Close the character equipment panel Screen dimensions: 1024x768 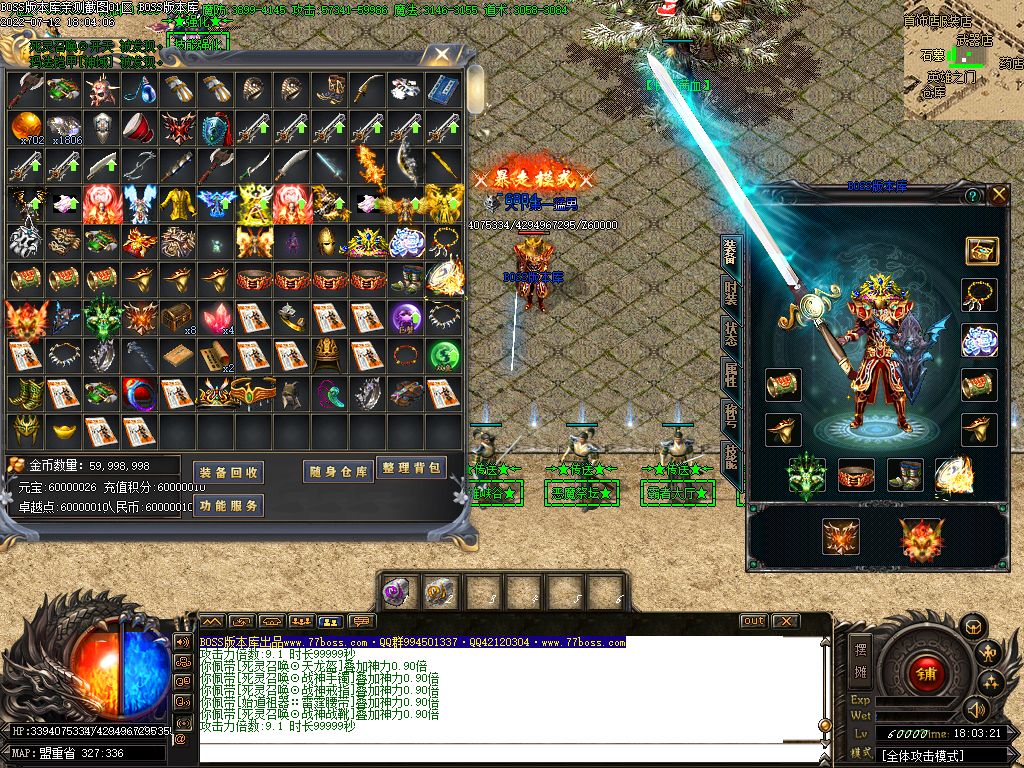coord(999,196)
